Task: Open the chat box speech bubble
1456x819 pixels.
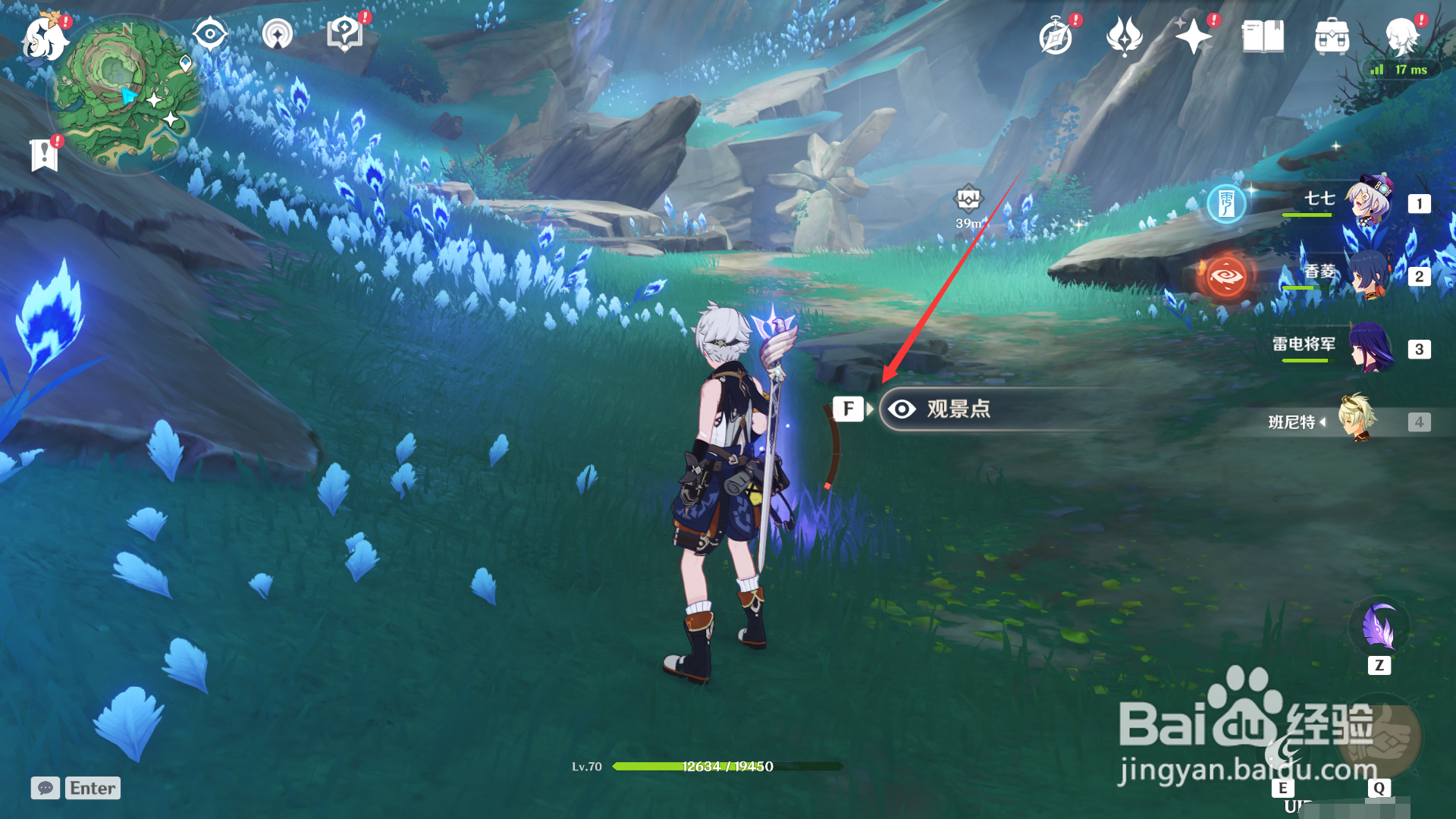Action: click(45, 788)
